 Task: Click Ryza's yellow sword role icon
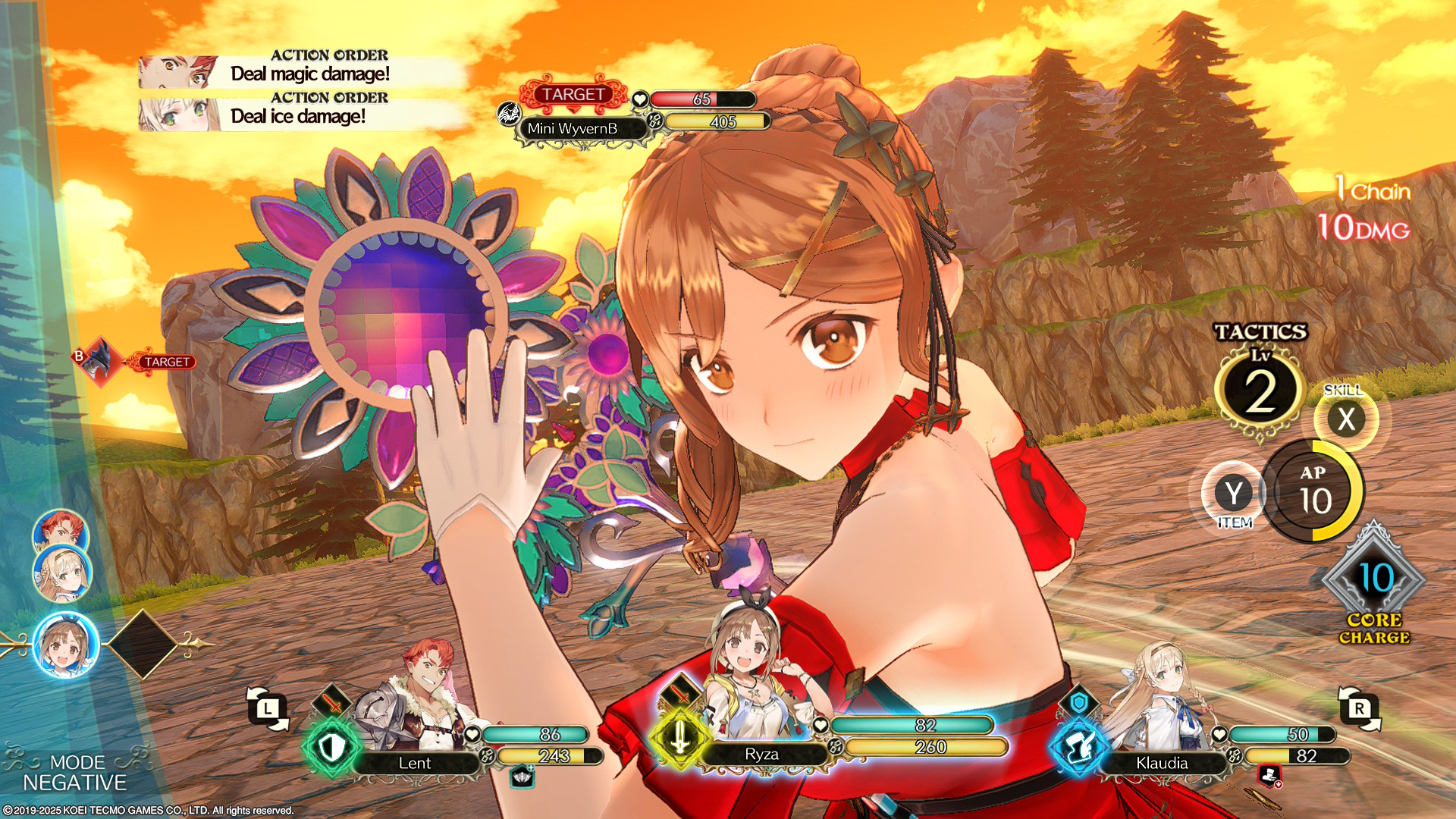(x=679, y=737)
